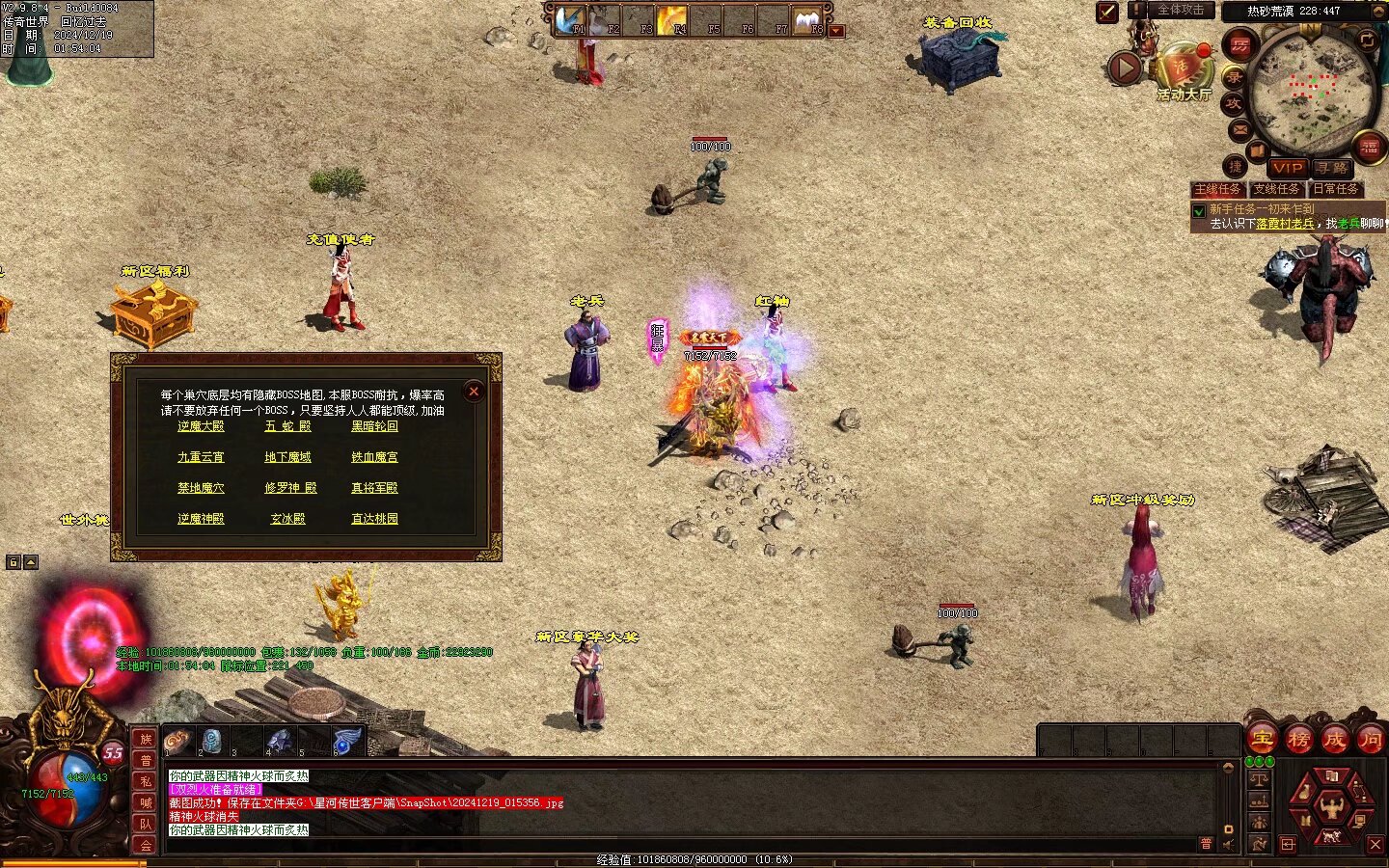The width and height of the screenshot is (1389, 868).
Task: Use the blue winged orb in hotbar slot 6
Action: pyautogui.click(x=346, y=742)
